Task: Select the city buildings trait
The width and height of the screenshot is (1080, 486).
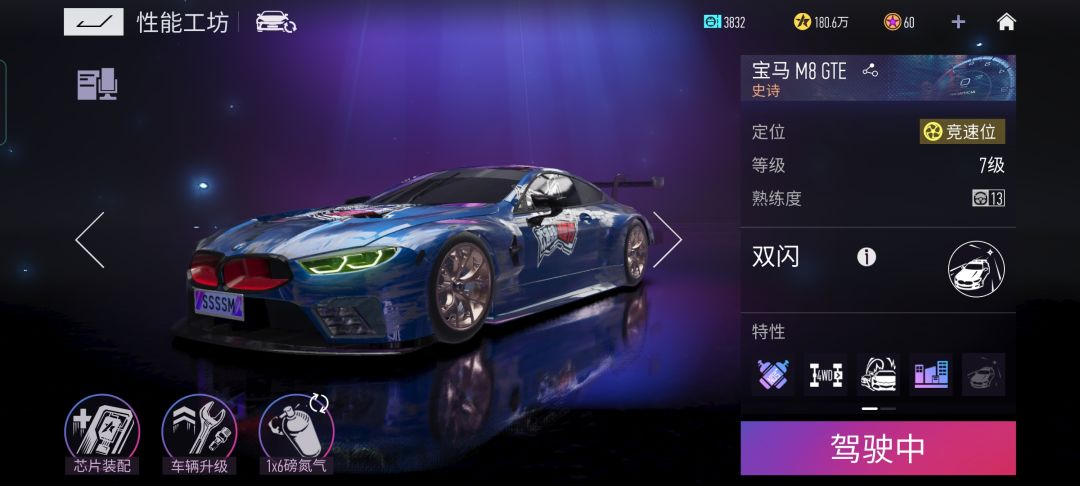Action: click(x=931, y=375)
